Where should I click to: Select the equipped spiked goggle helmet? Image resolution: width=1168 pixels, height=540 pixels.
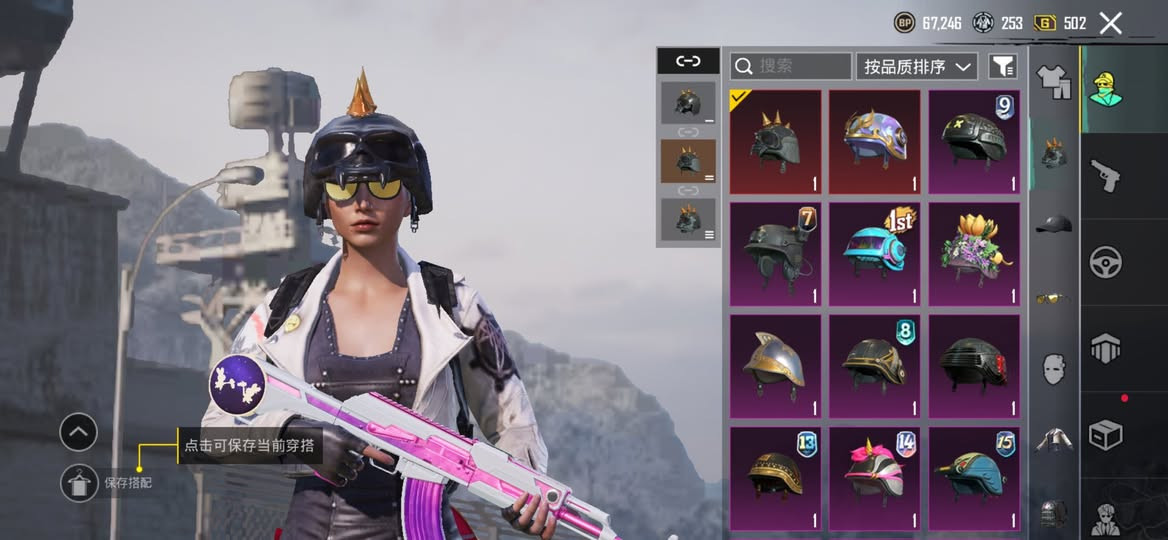pyautogui.click(x=775, y=141)
